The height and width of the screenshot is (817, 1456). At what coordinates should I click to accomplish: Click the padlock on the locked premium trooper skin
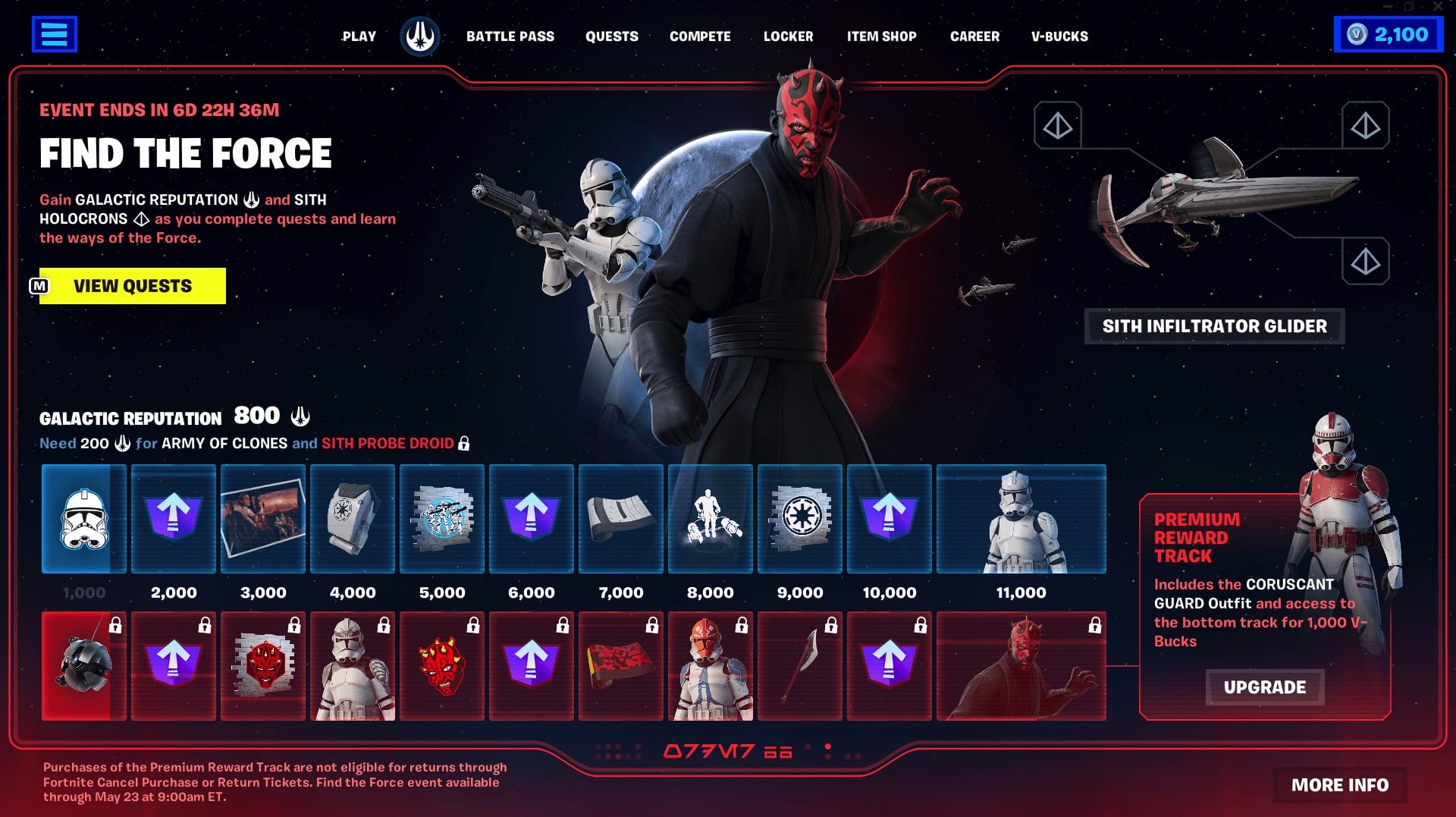(x=383, y=626)
